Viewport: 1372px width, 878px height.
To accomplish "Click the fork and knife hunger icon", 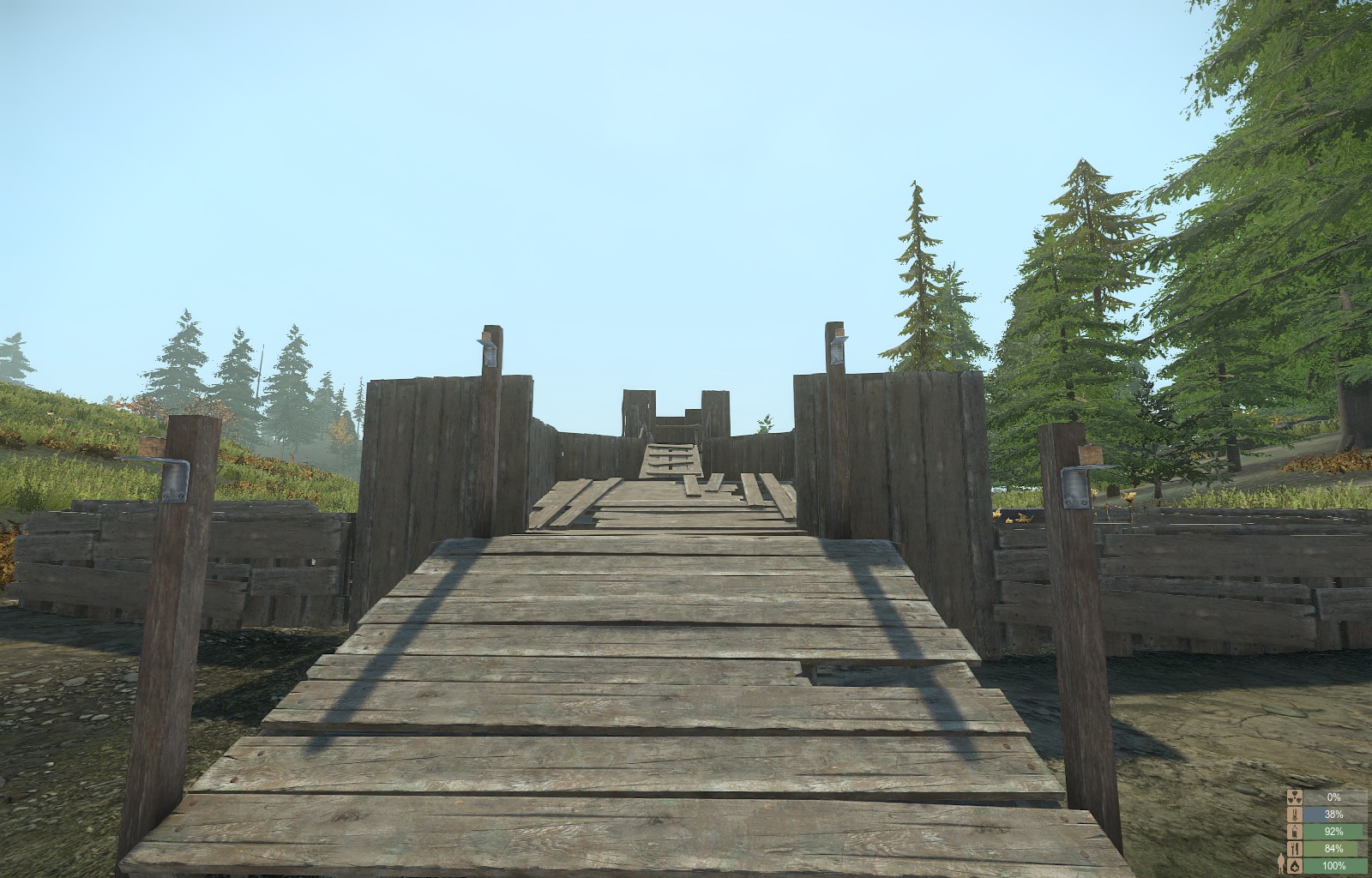I will pyautogui.click(x=1295, y=847).
